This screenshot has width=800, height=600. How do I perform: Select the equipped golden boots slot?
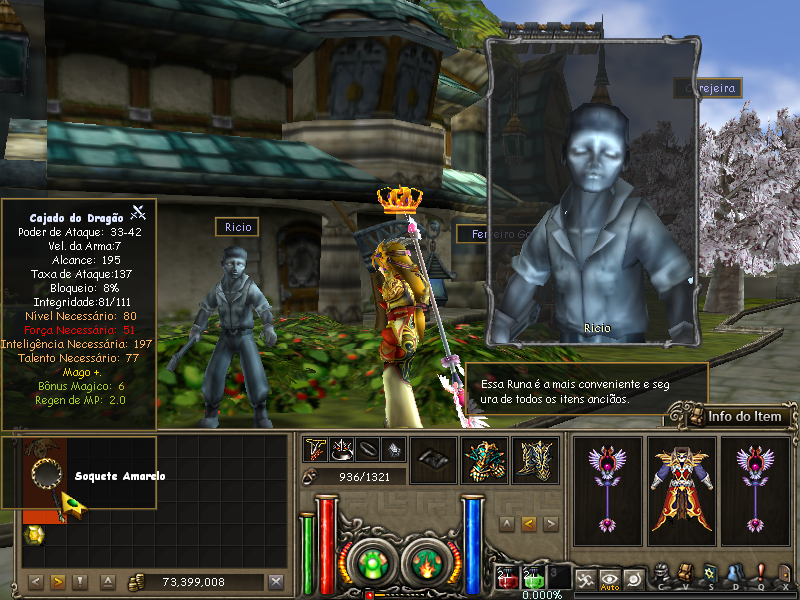tap(536, 460)
